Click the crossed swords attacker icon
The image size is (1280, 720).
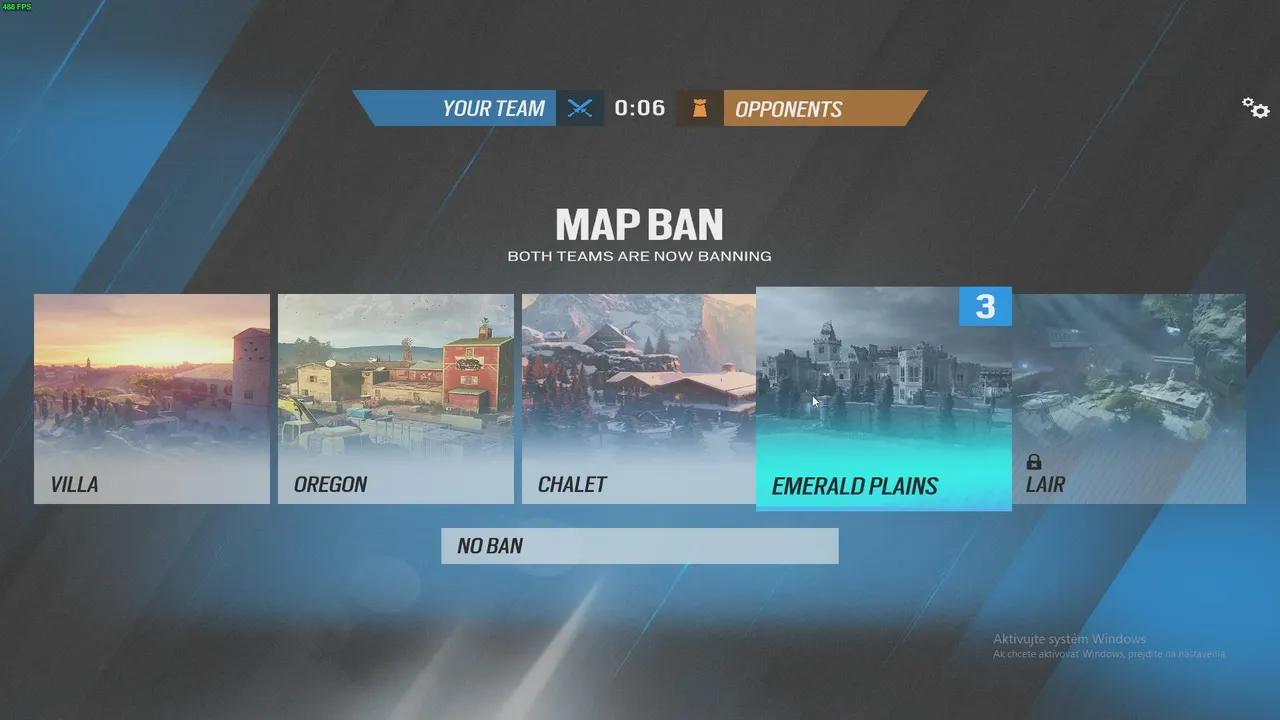click(580, 108)
